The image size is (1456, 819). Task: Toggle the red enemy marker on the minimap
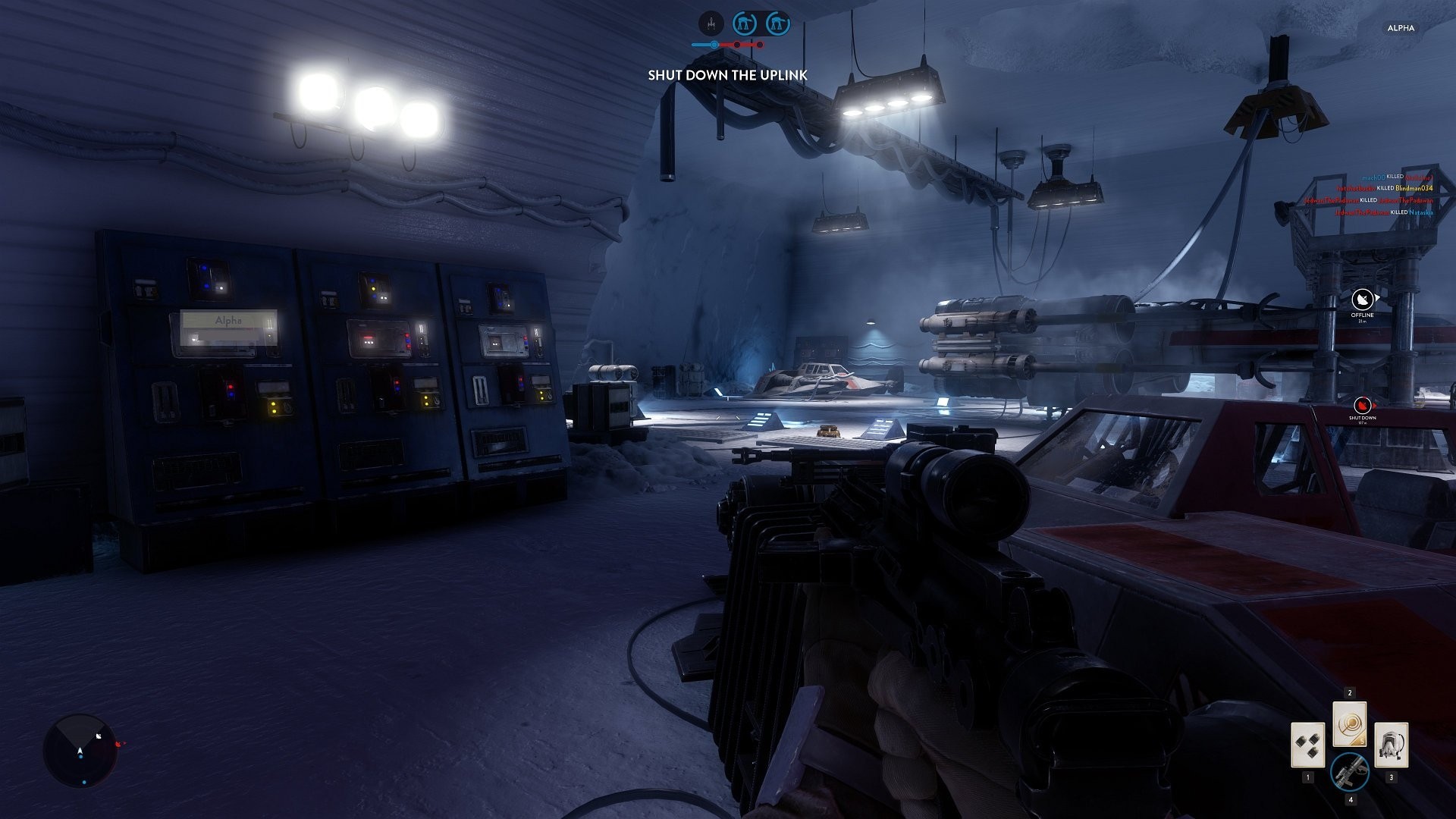coord(118,744)
